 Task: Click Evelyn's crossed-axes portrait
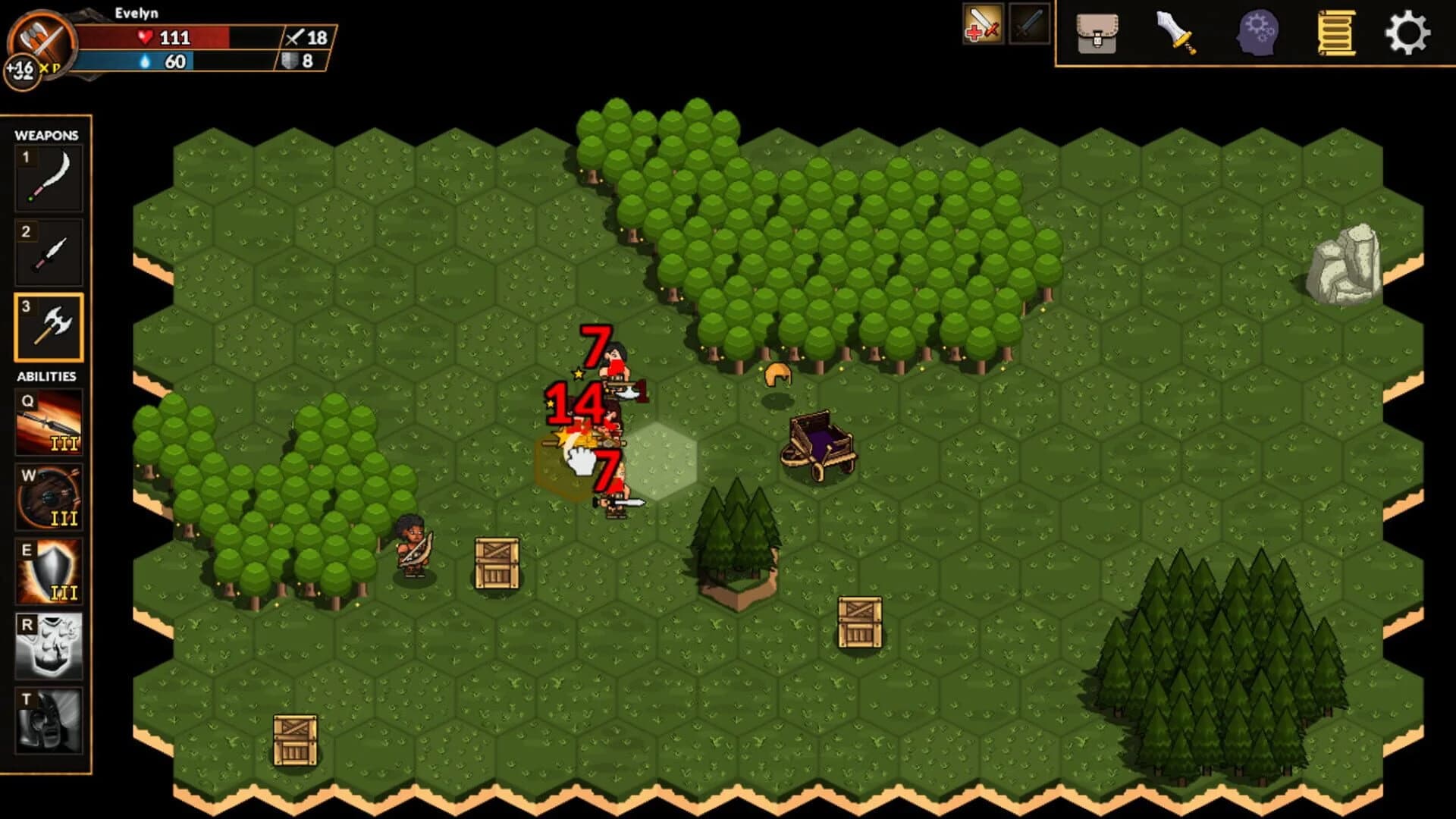(41, 39)
